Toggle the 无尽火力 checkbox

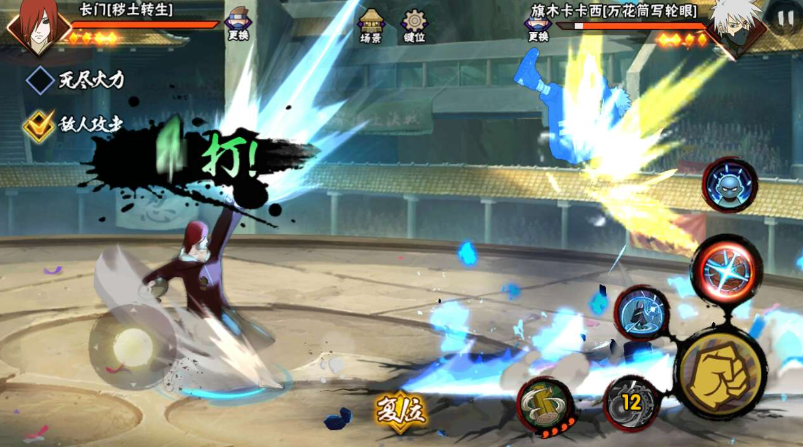click(x=40, y=80)
